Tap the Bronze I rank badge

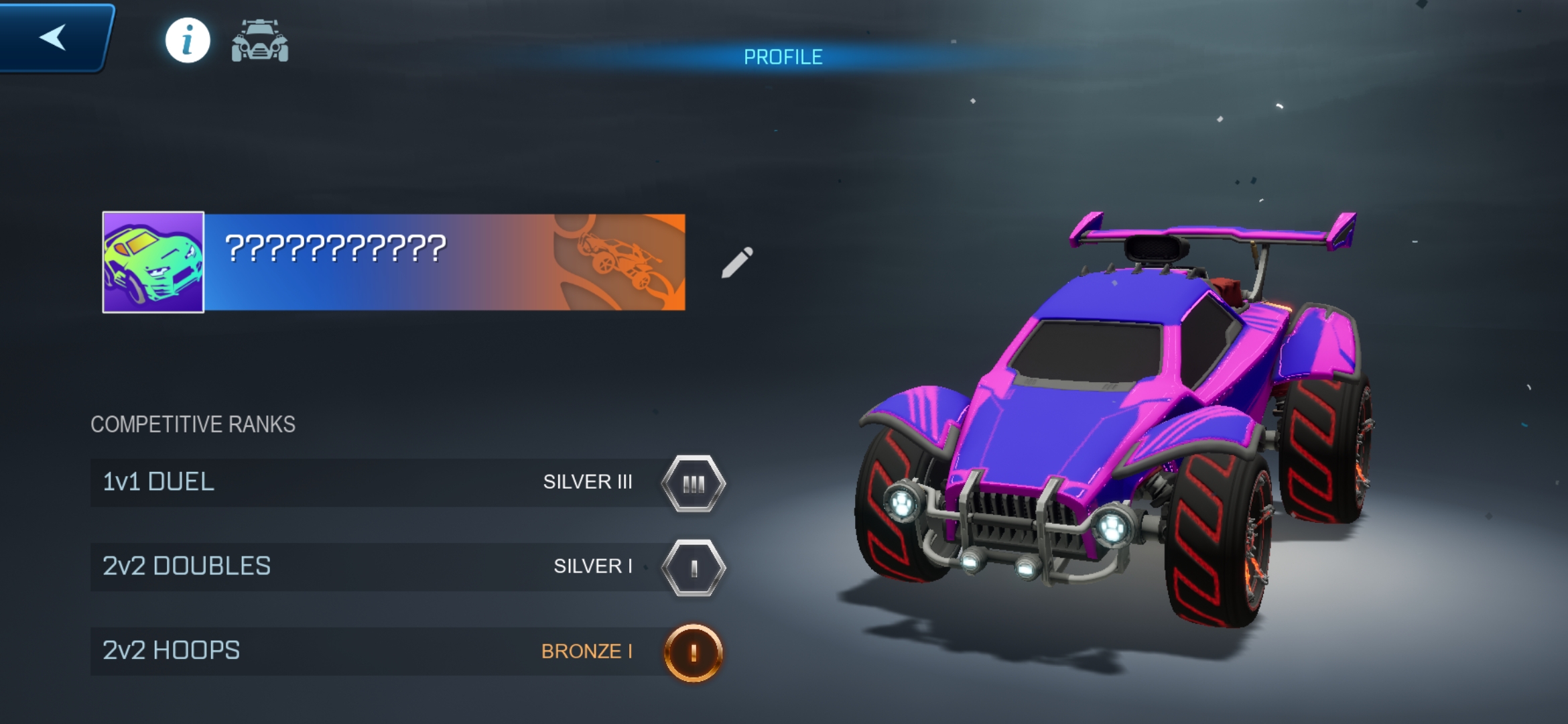[694, 652]
